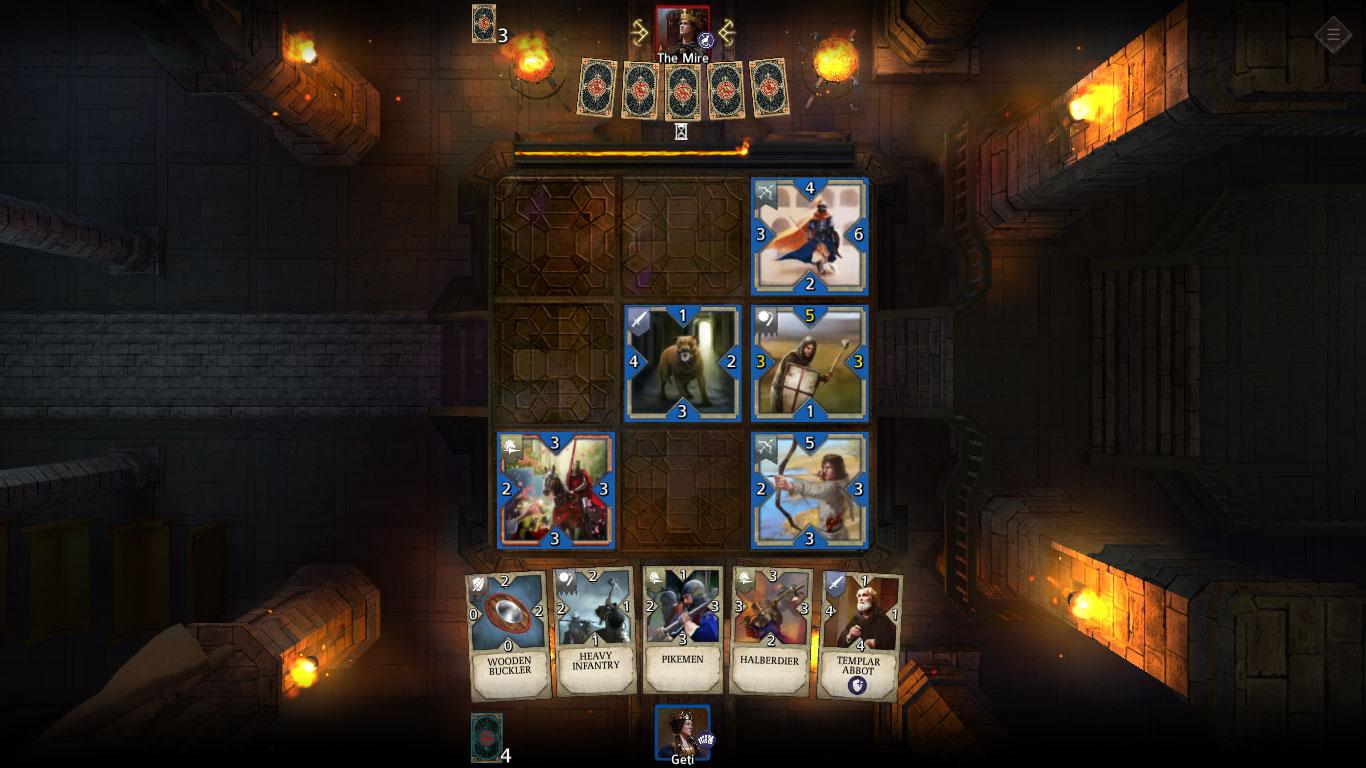Image resolution: width=1366 pixels, height=768 pixels.
Task: Select the Wooden Buckler card in hand
Action: (x=509, y=634)
